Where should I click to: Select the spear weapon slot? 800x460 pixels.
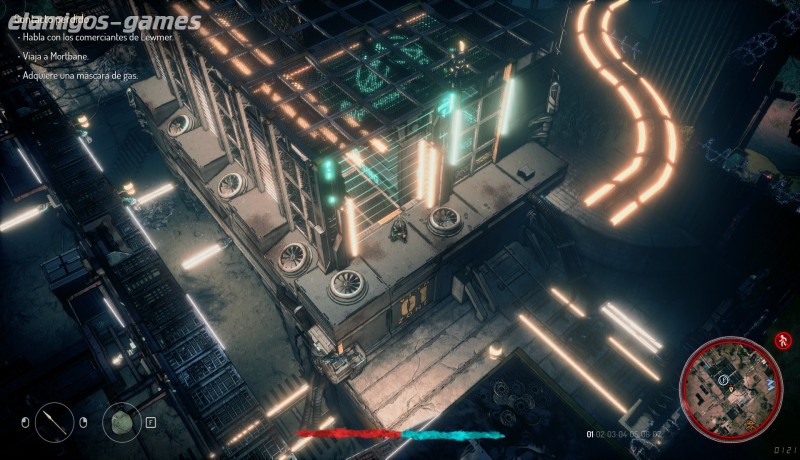pyautogui.click(x=55, y=421)
